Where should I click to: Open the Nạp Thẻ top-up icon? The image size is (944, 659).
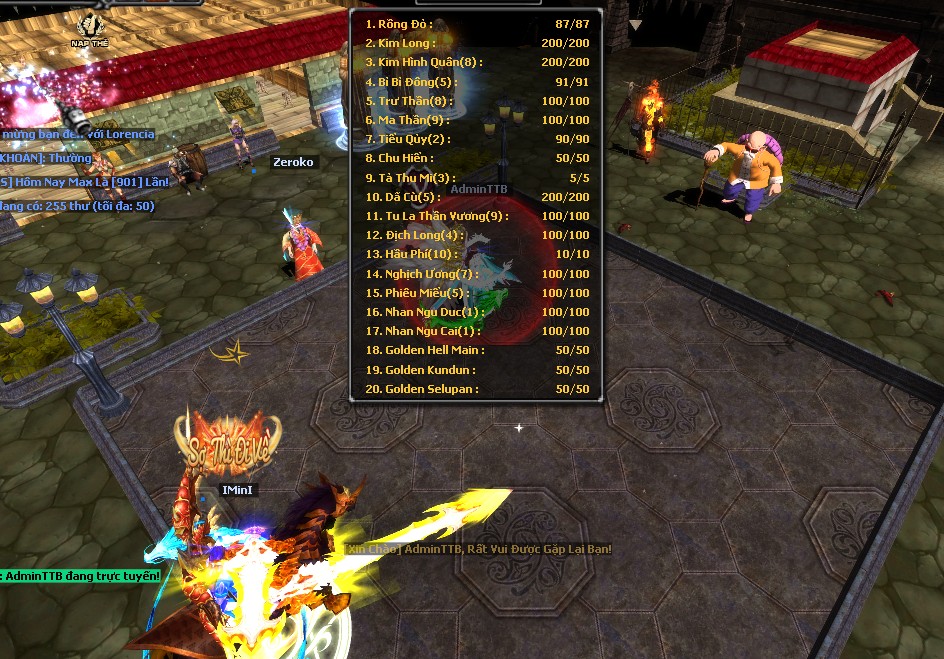[90, 28]
